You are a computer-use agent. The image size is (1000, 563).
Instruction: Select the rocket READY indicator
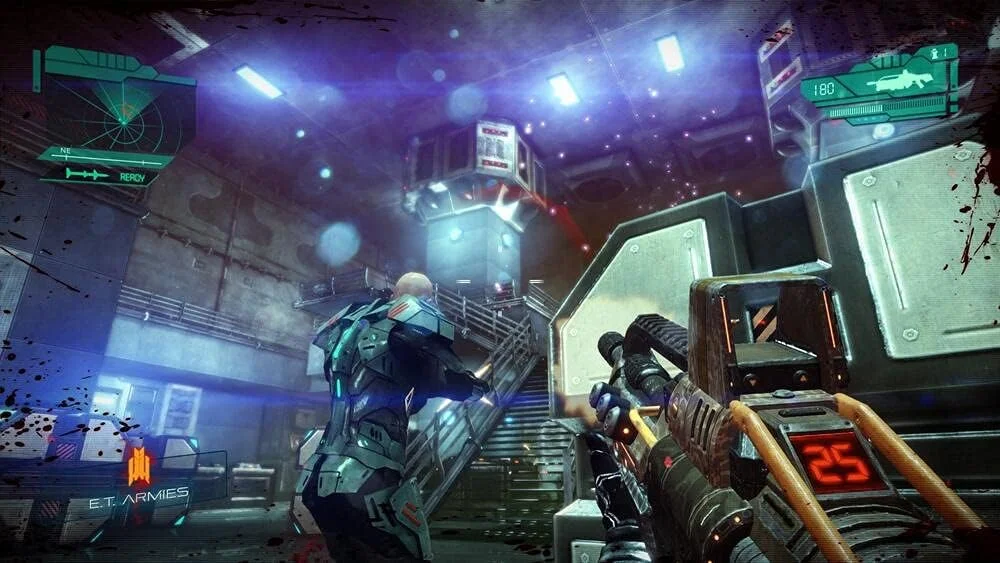point(106,174)
